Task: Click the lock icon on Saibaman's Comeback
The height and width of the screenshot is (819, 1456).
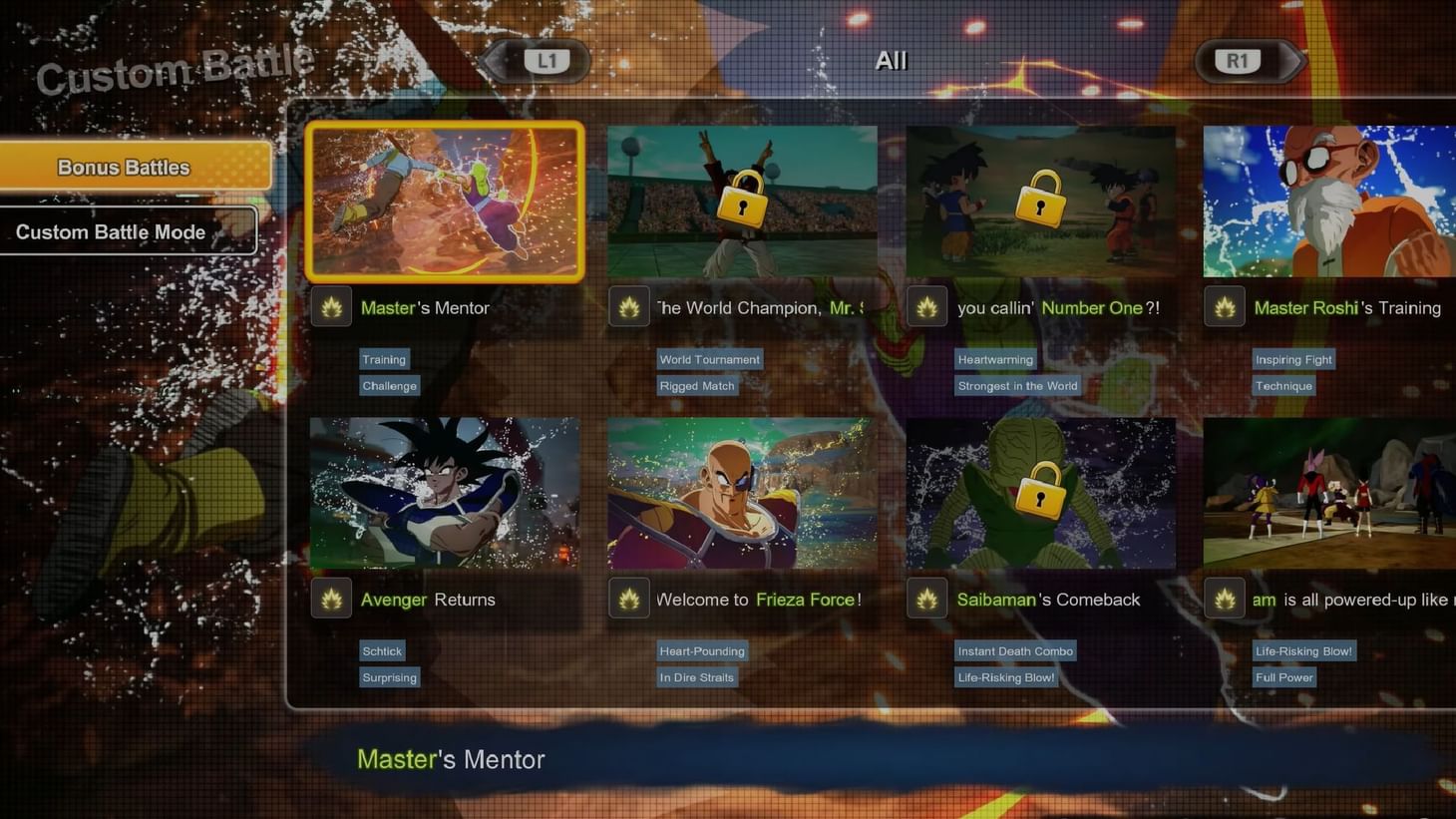Action: pos(1040,493)
